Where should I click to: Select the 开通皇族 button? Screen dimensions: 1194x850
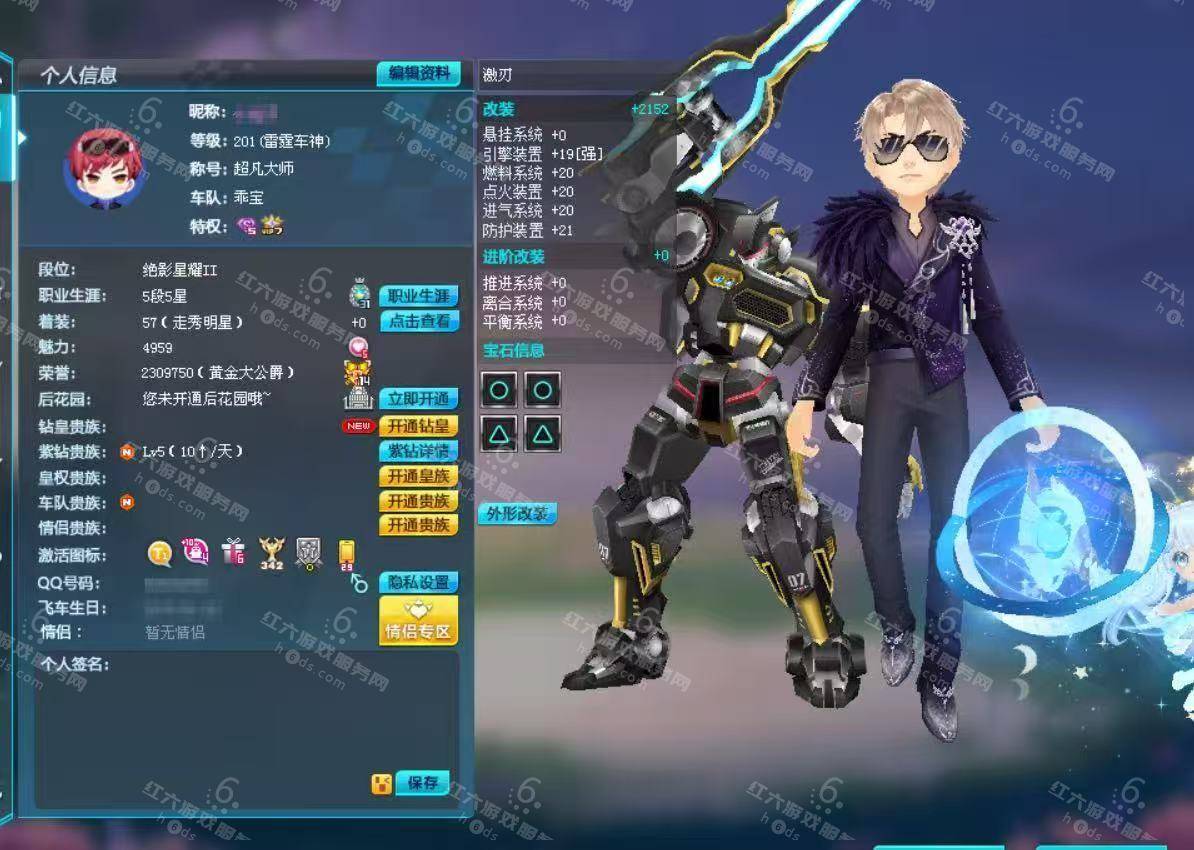click(419, 476)
